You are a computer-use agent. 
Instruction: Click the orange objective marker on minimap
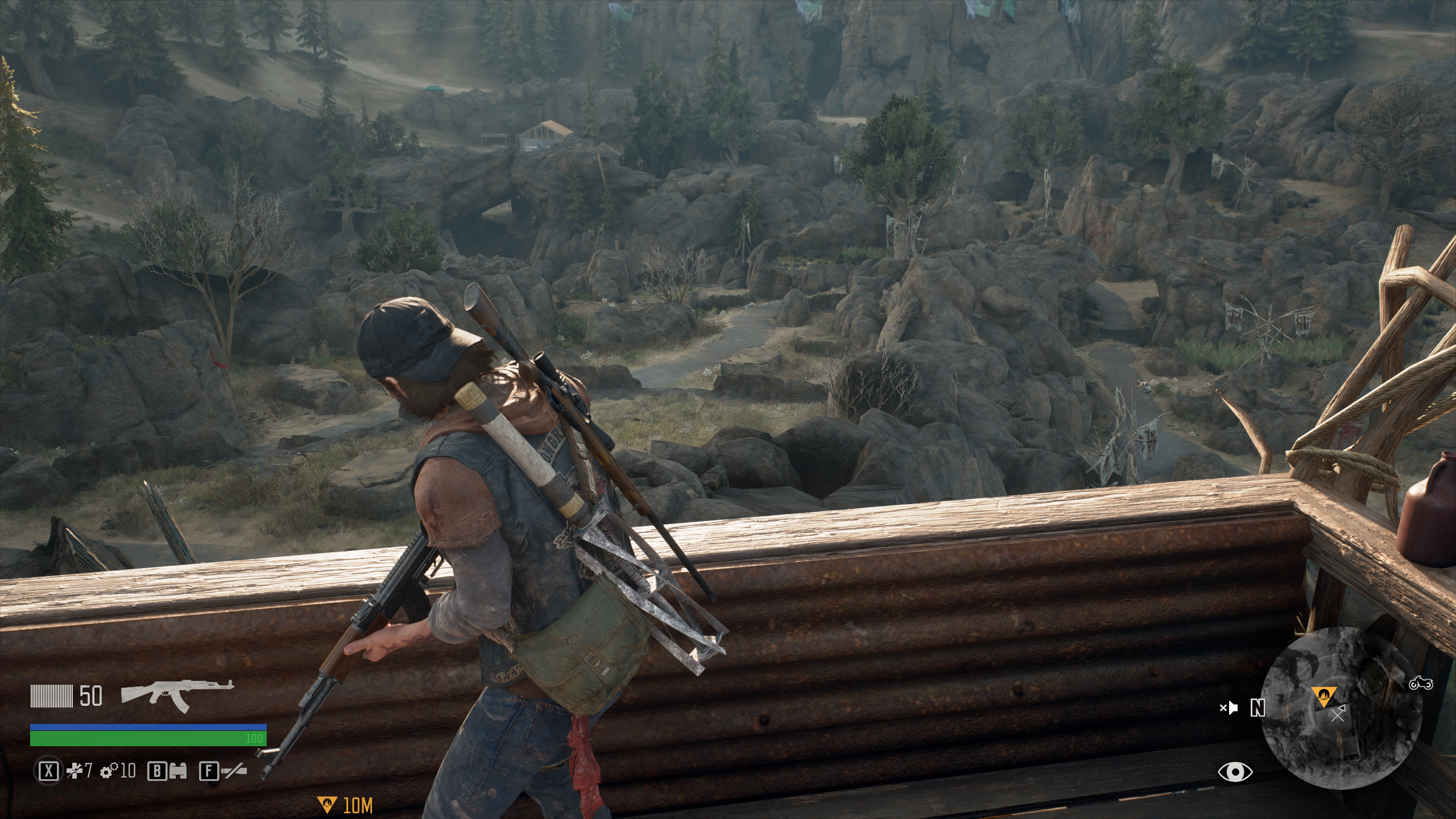coord(1323,696)
